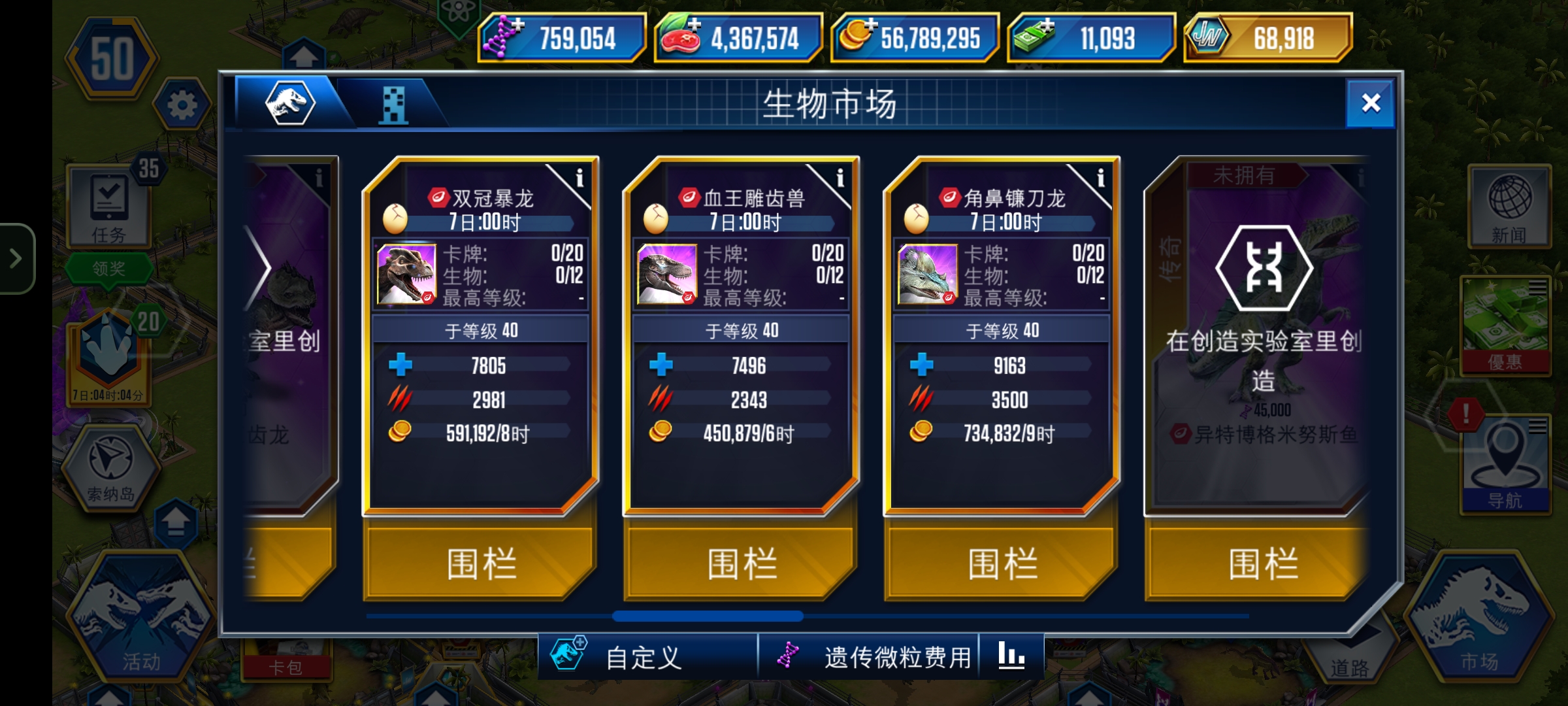Expand the left sidebar chevron arrow
This screenshot has height=706, width=1568.
click(x=16, y=258)
